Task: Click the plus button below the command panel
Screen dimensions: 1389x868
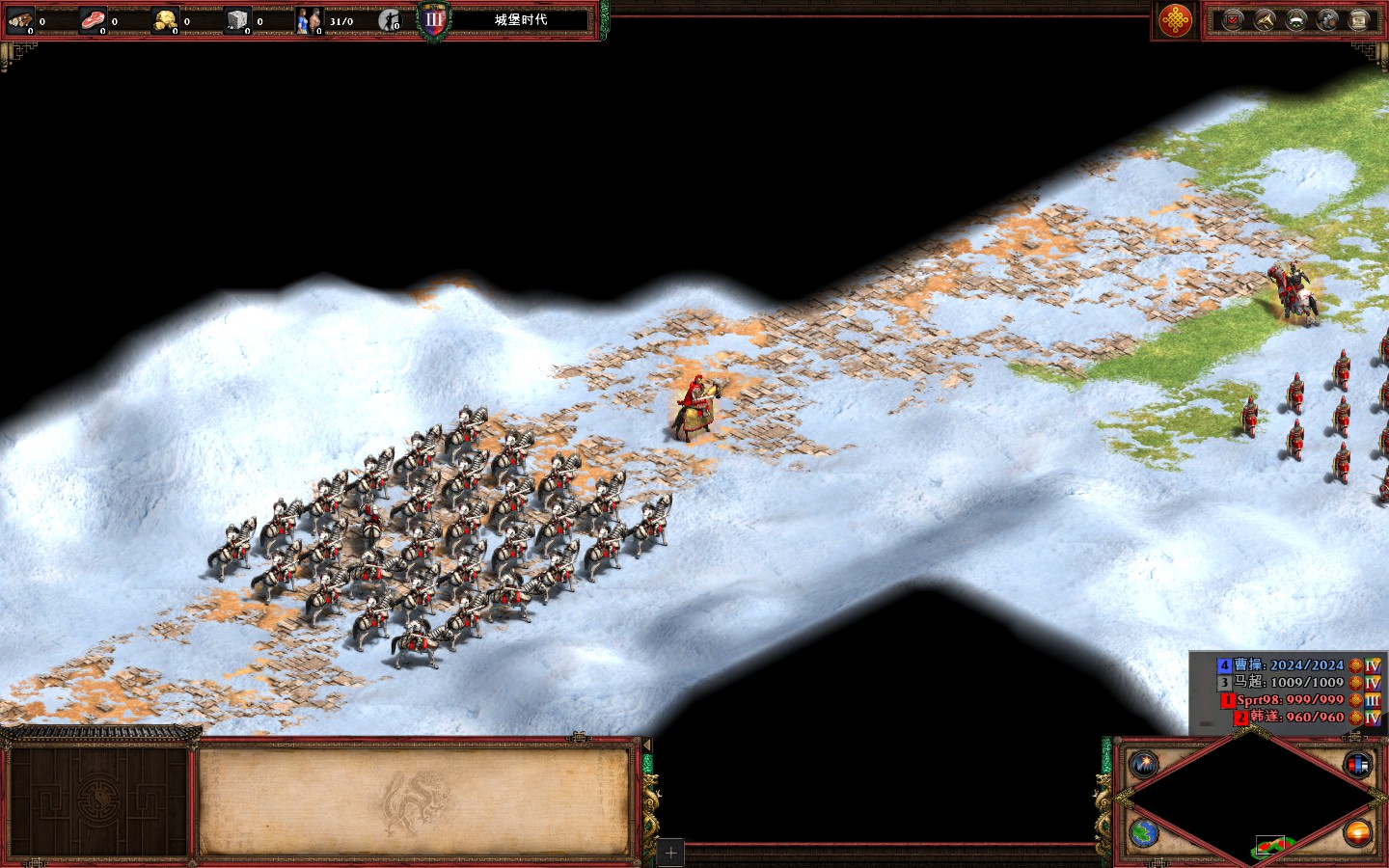Action: (x=671, y=853)
